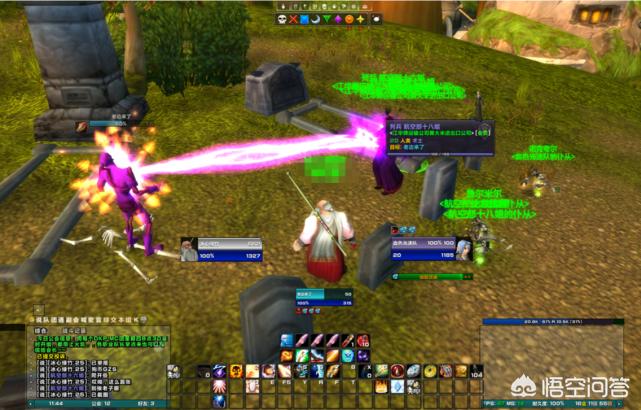The width and height of the screenshot is (641, 410).
Task: Pick the crescent moon raid marker
Action: pos(315,18)
